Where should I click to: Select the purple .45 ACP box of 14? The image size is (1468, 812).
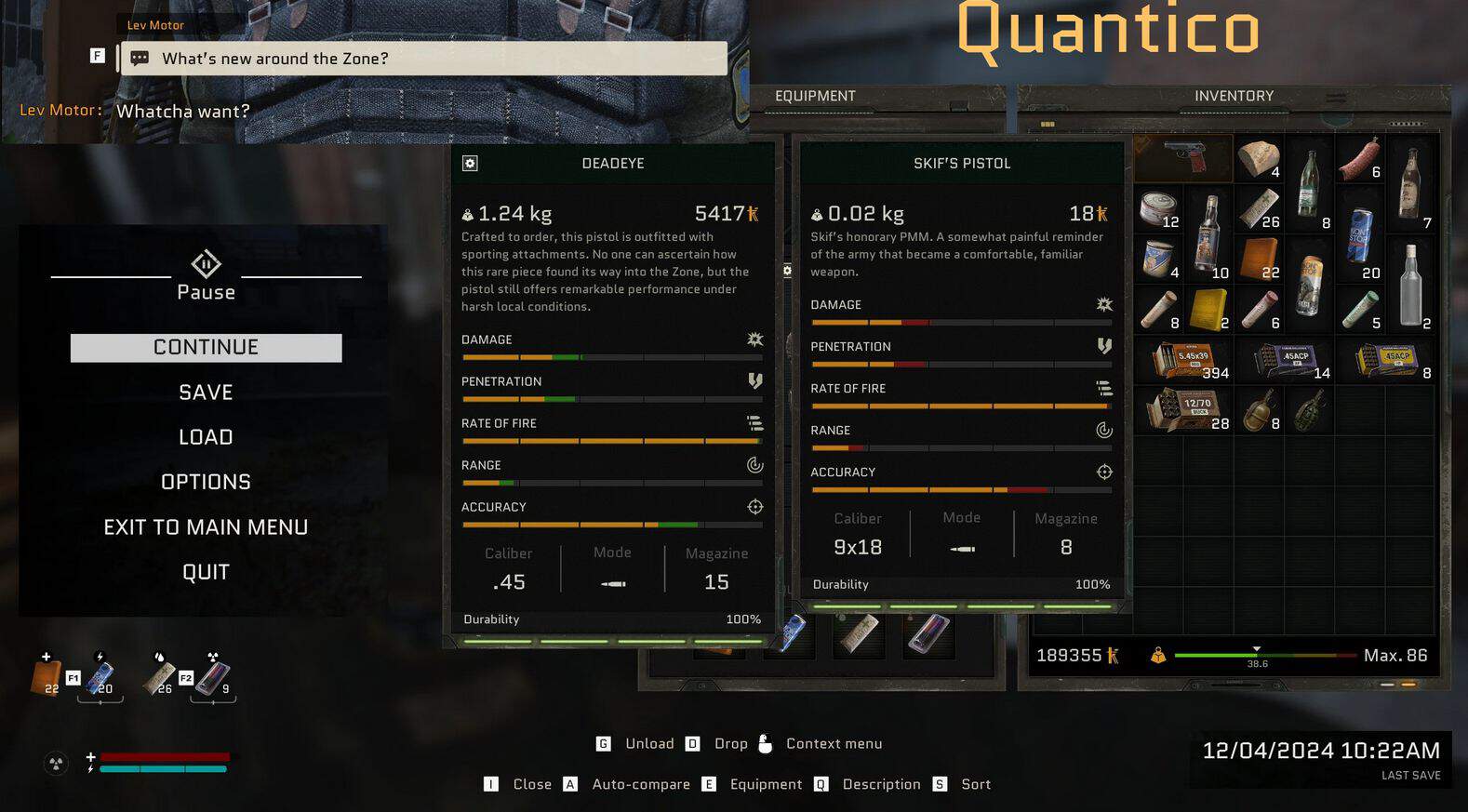[x=1288, y=360]
